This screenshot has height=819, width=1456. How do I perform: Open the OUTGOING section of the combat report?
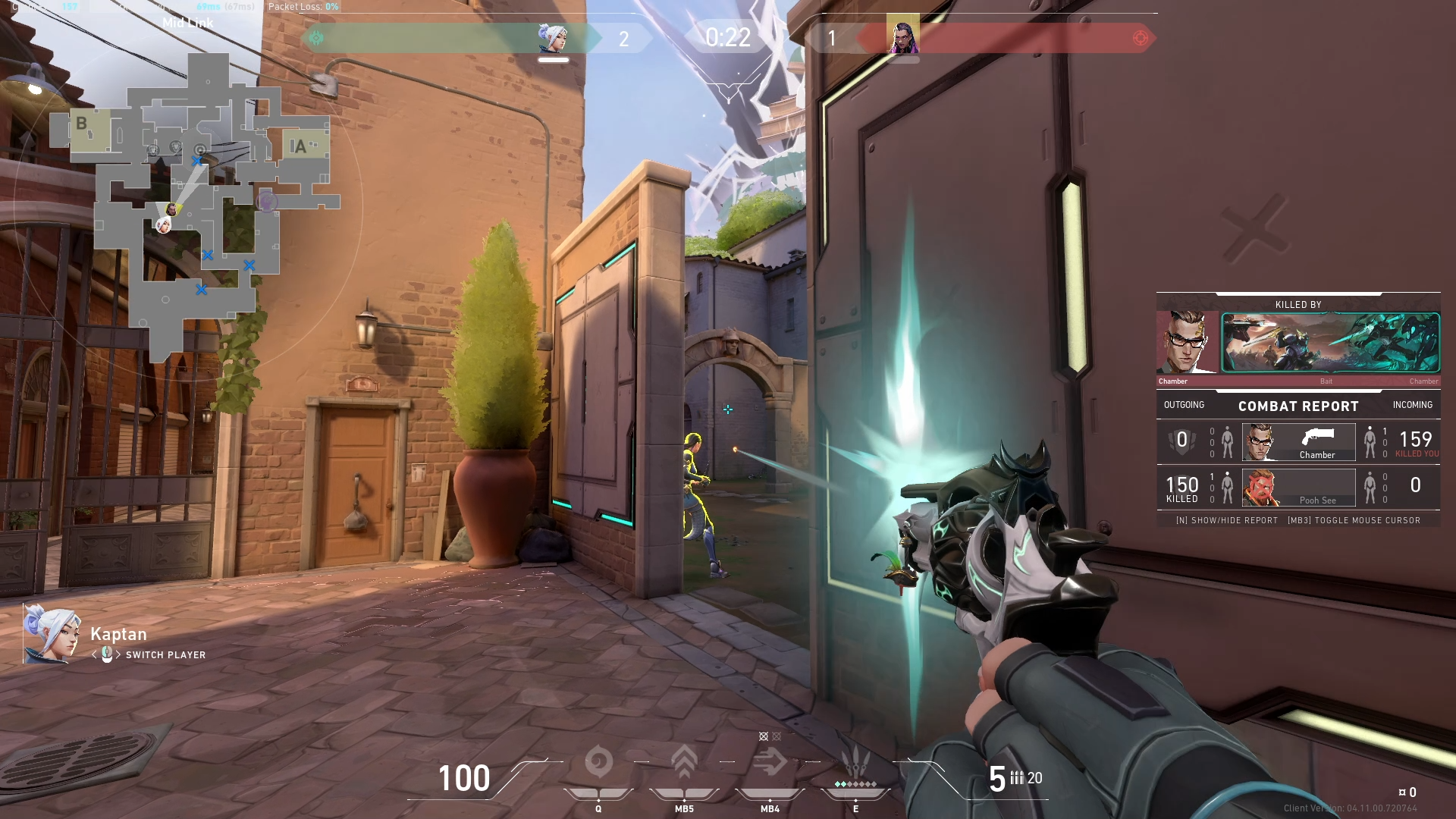(x=1186, y=405)
